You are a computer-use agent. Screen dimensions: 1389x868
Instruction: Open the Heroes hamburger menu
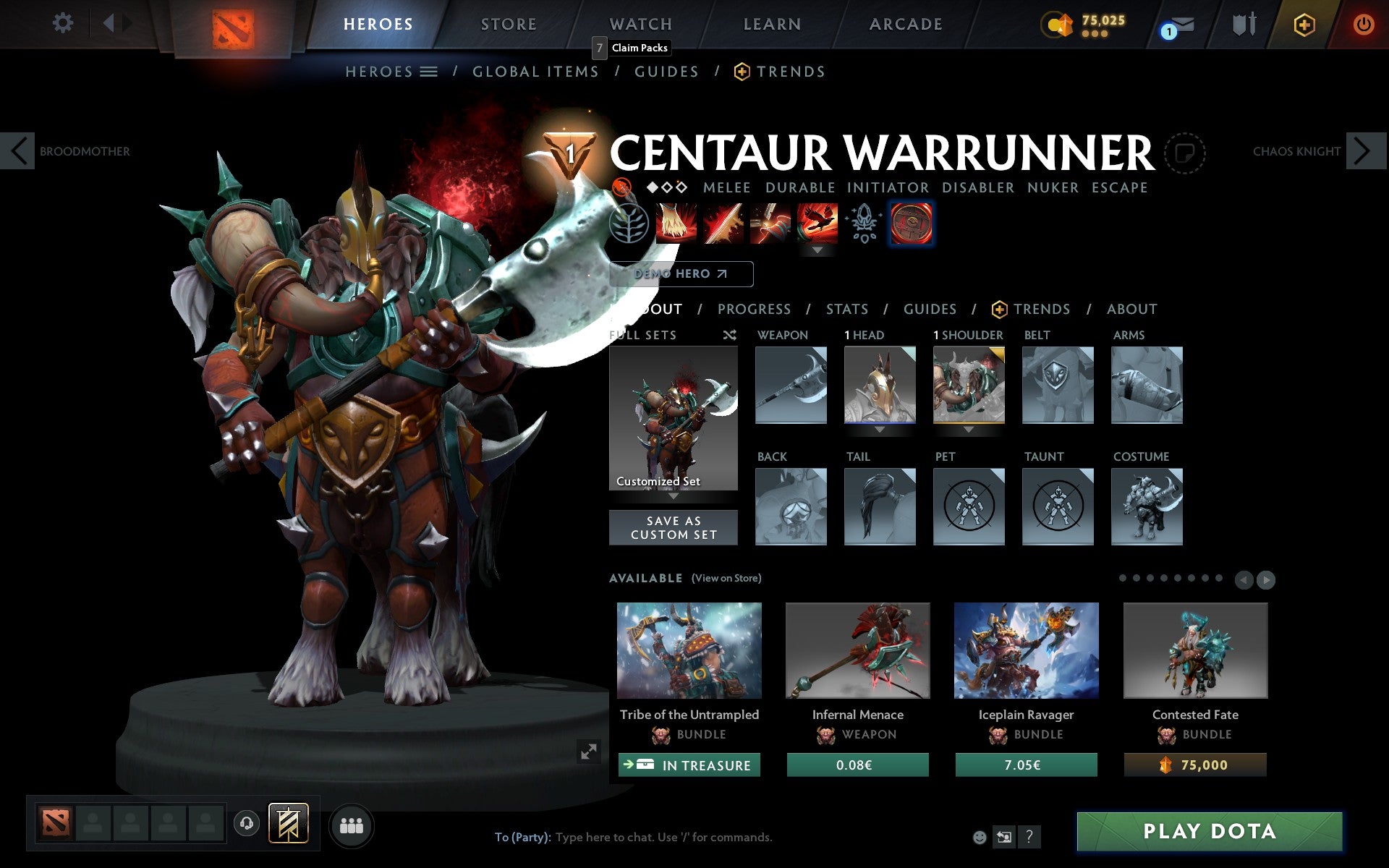pyautogui.click(x=428, y=71)
